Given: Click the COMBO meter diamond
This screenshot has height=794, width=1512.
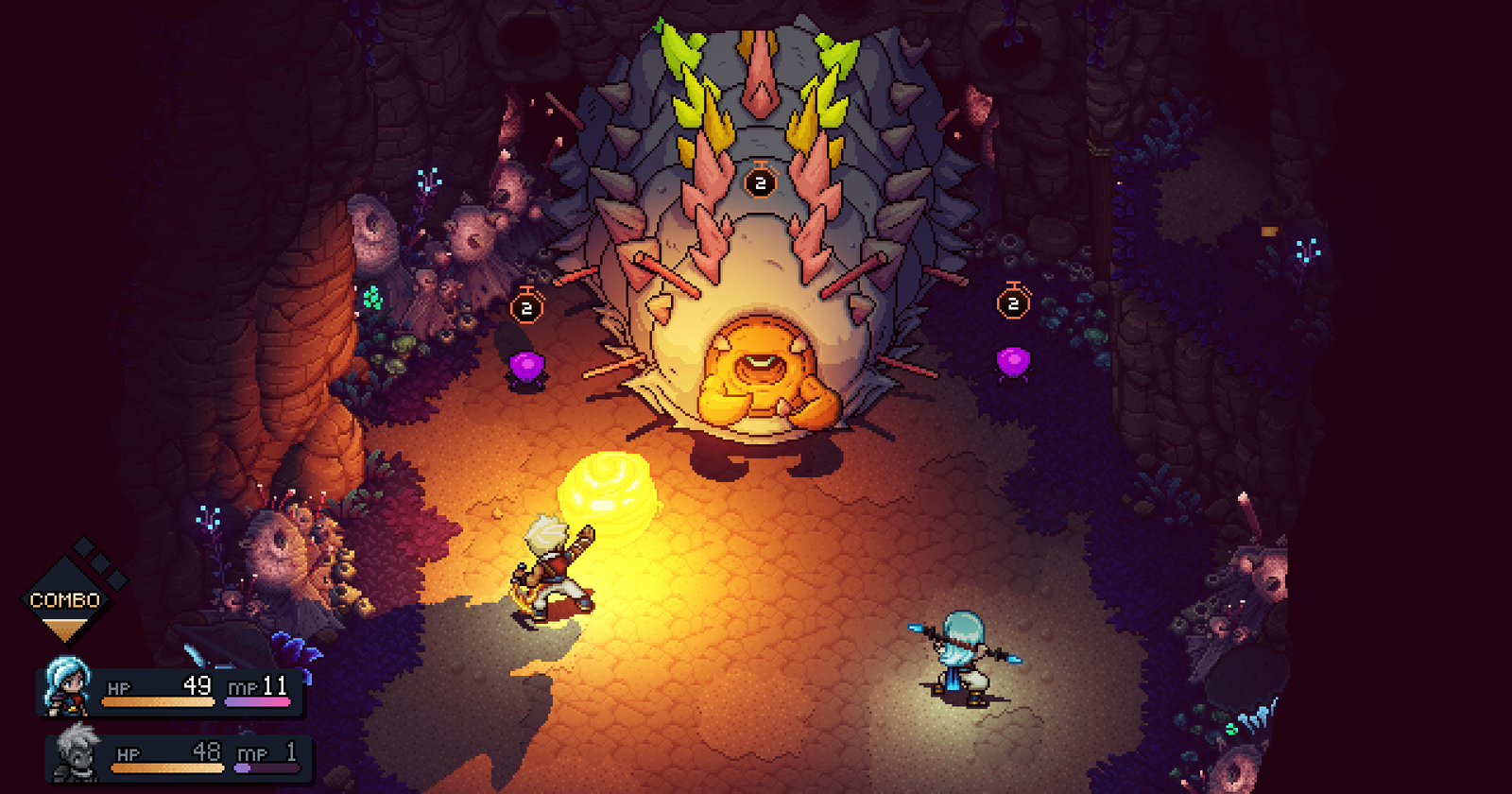Looking at the screenshot, I should coord(65,599).
